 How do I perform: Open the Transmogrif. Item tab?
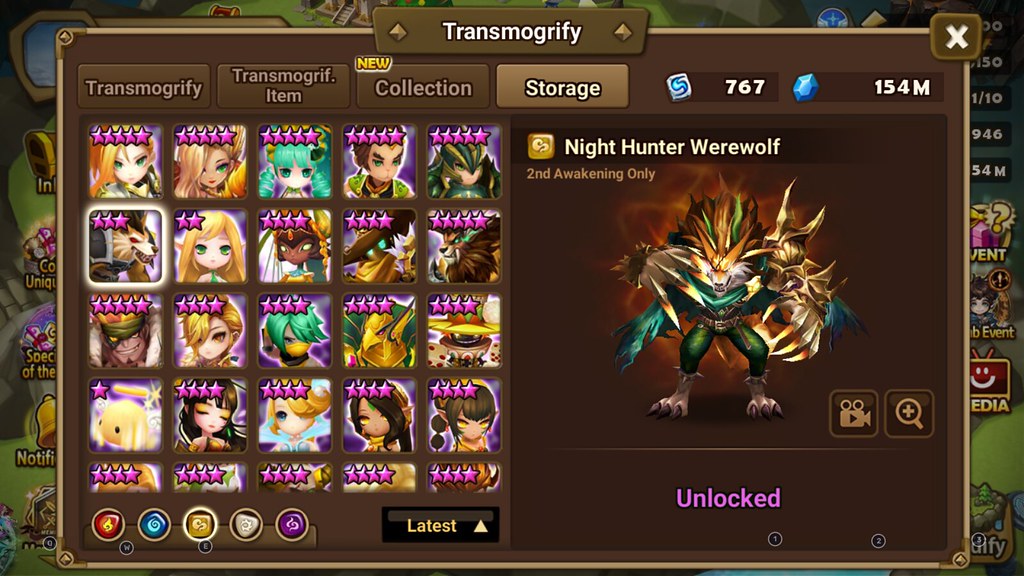283,87
